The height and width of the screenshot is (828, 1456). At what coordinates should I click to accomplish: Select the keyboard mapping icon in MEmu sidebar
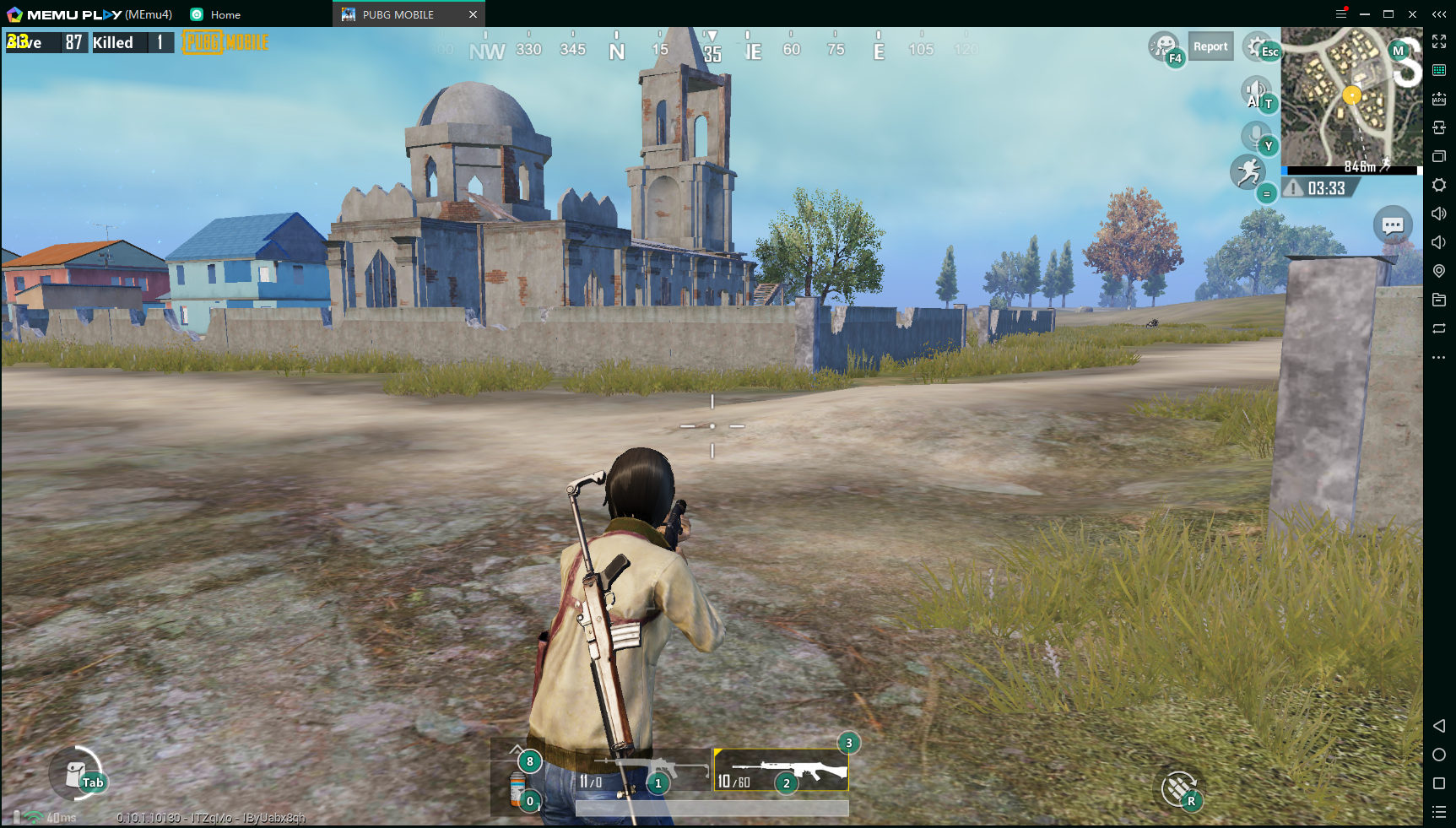1439,70
